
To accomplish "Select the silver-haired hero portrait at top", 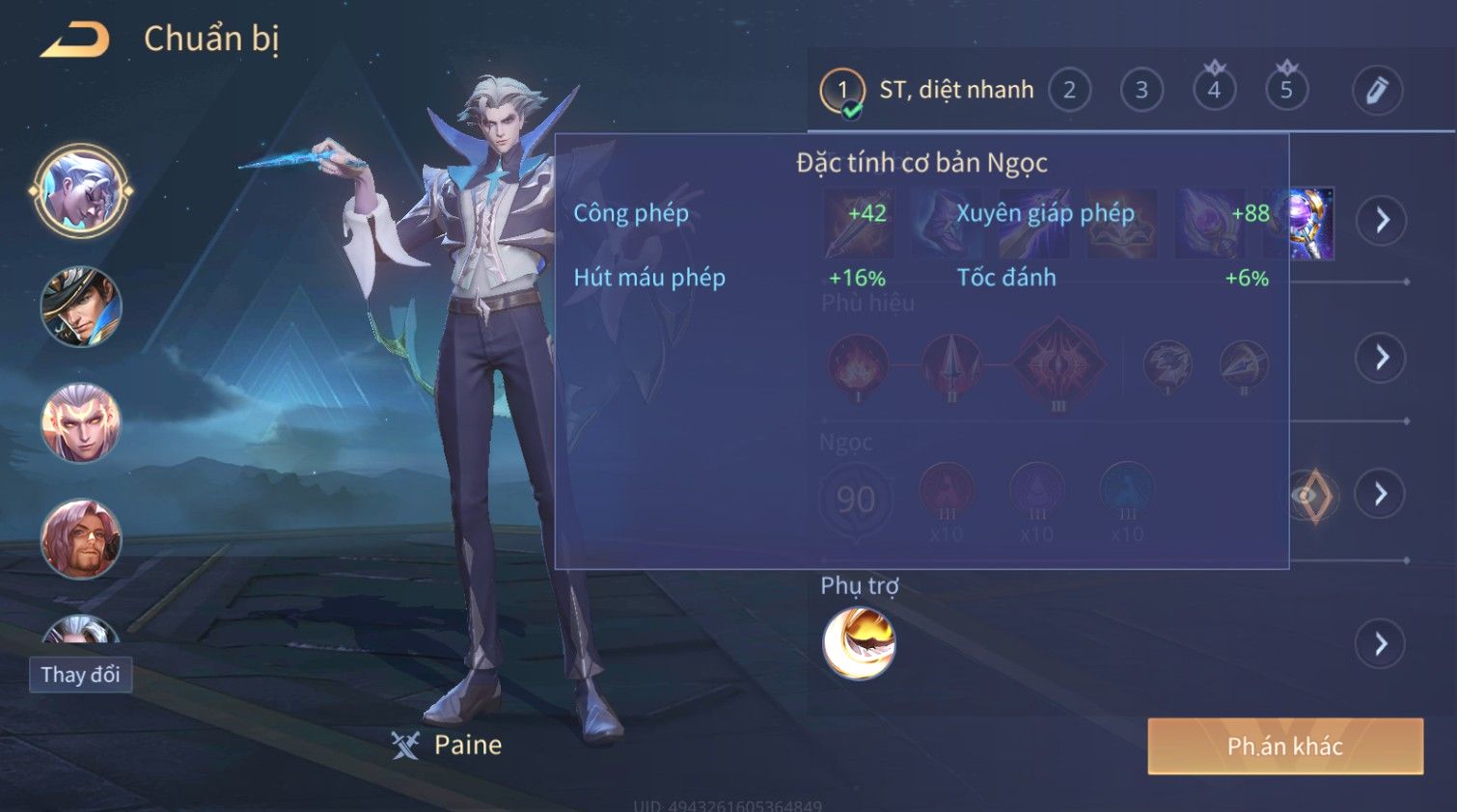I will click(x=81, y=190).
